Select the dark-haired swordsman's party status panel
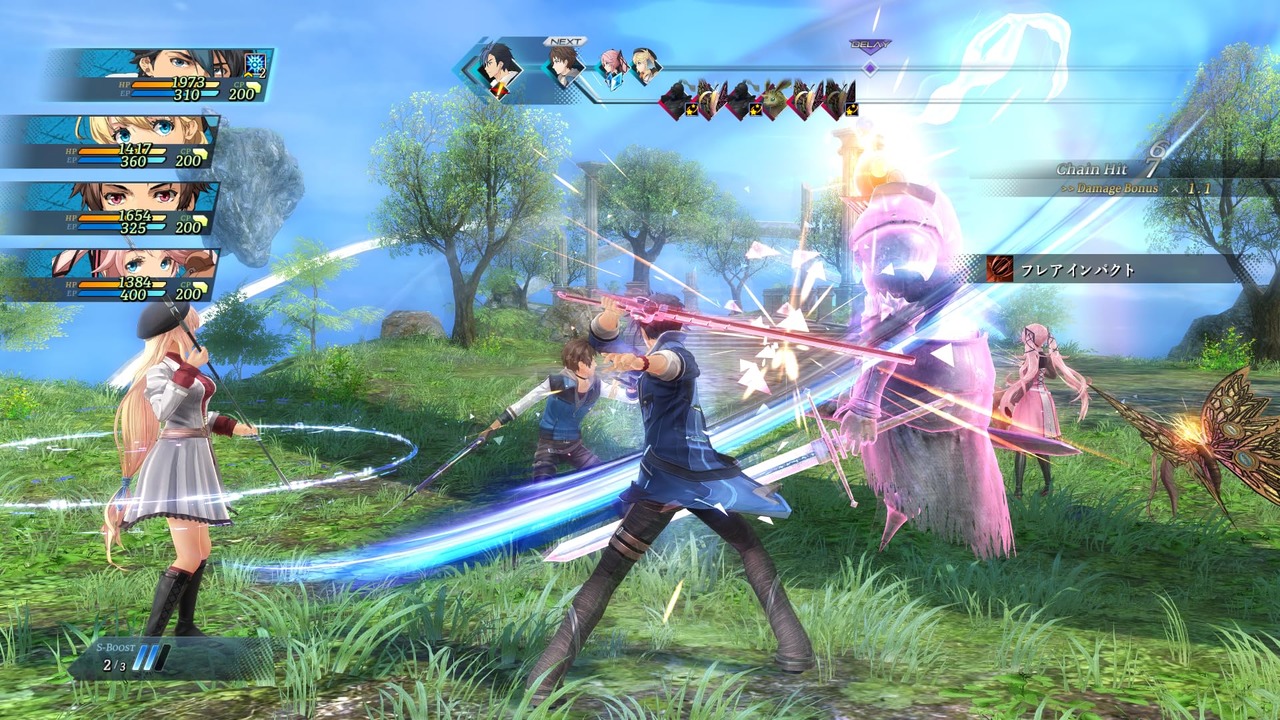 pos(160,76)
